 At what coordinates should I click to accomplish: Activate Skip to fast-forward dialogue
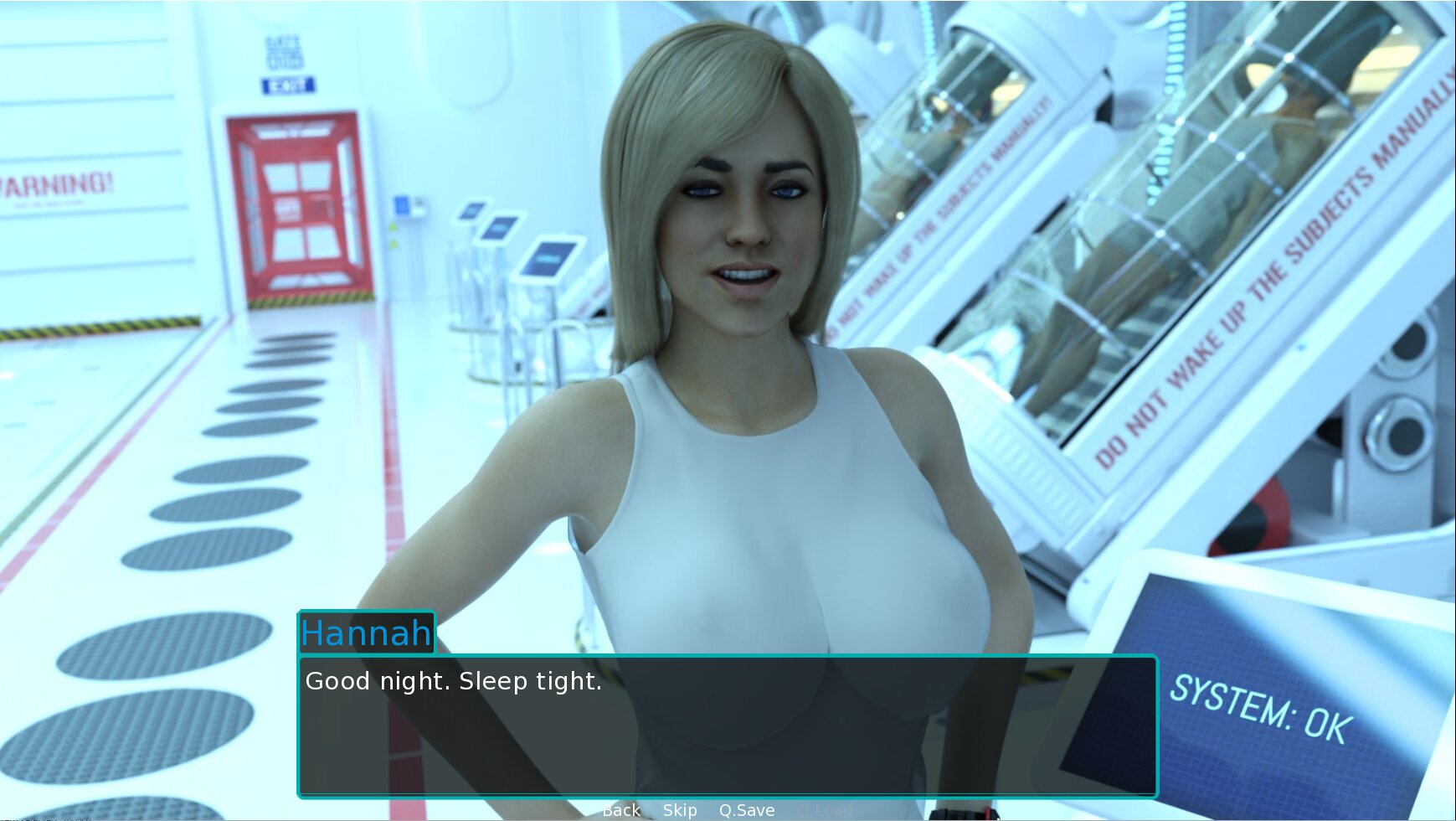pyautogui.click(x=680, y=810)
